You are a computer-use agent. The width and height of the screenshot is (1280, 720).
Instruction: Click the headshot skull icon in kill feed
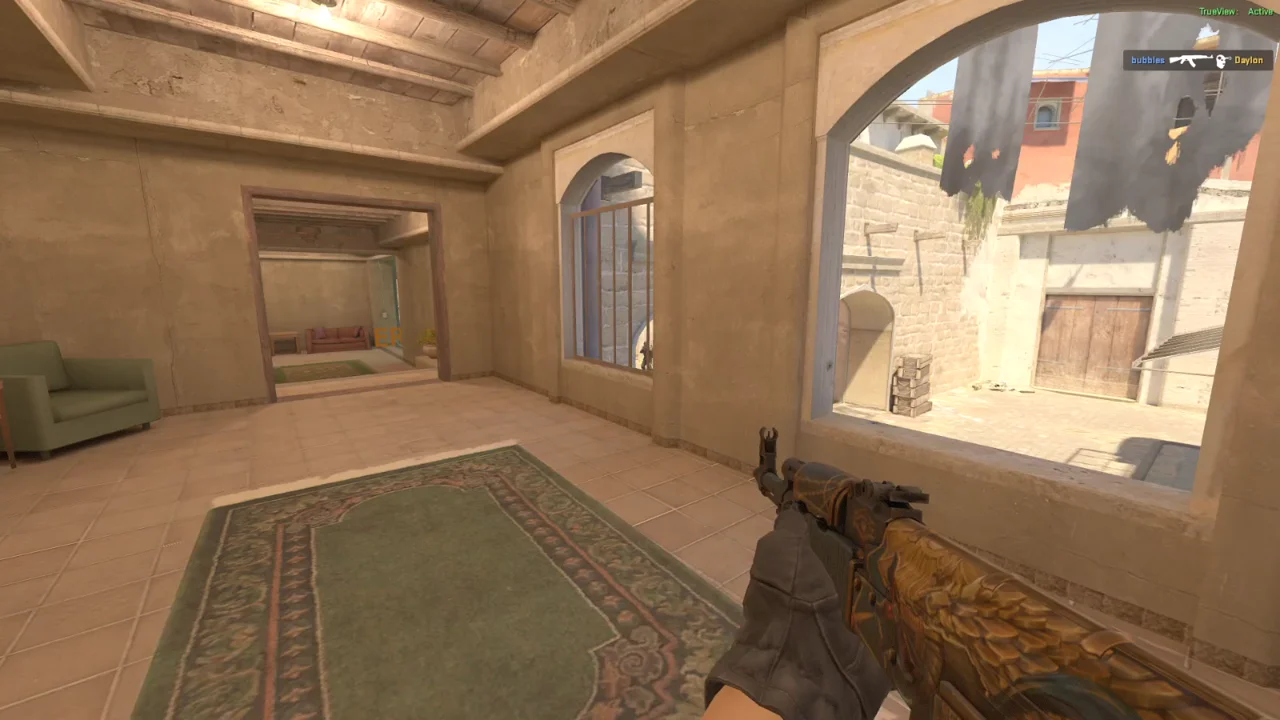1221,60
